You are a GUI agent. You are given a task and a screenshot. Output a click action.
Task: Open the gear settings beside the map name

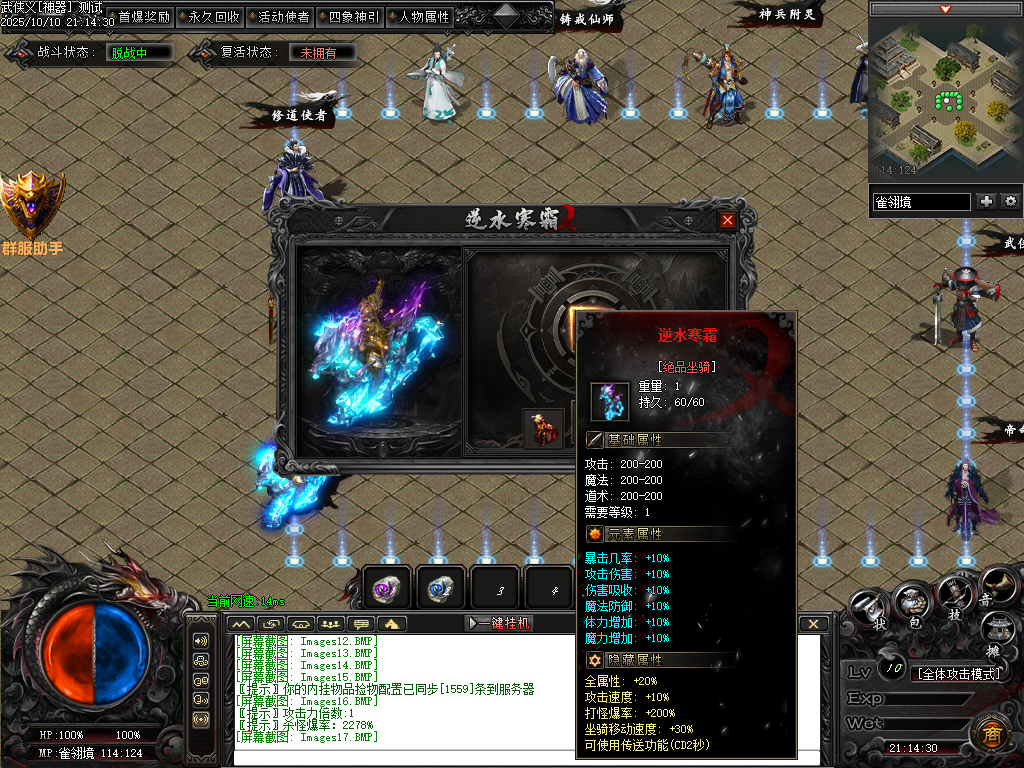tap(1010, 201)
